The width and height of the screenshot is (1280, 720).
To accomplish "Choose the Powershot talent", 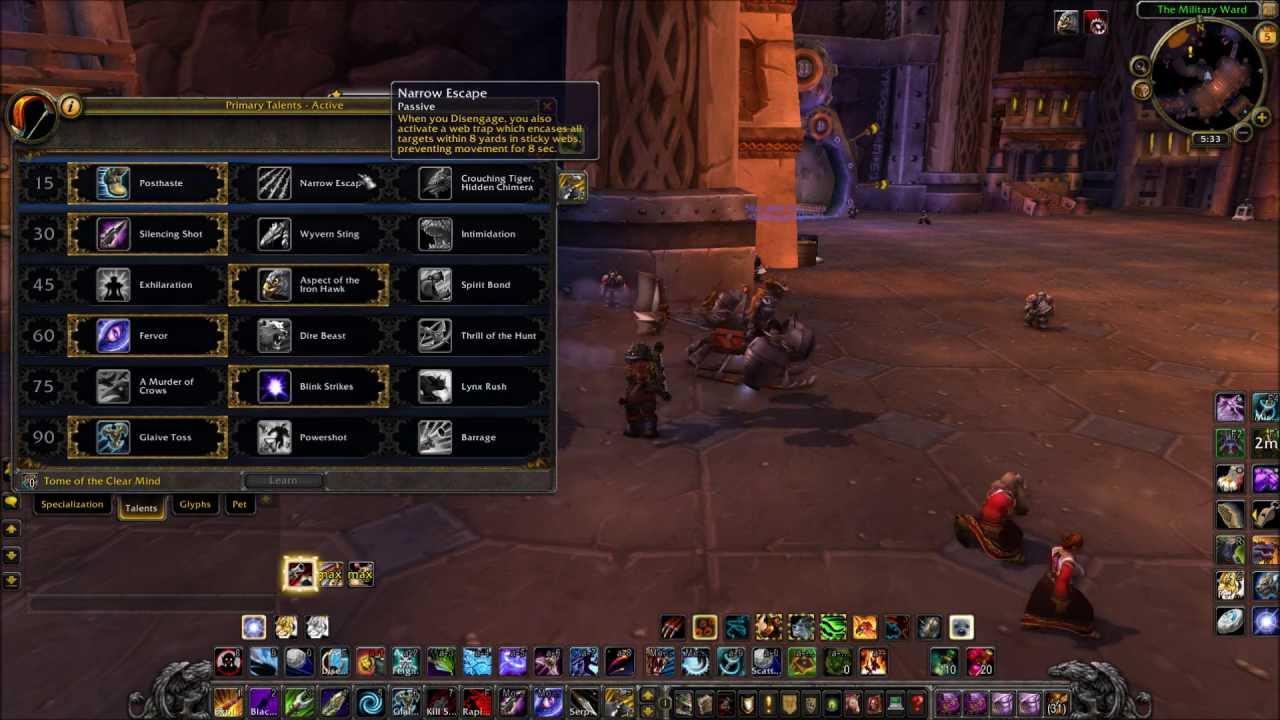I will point(308,437).
